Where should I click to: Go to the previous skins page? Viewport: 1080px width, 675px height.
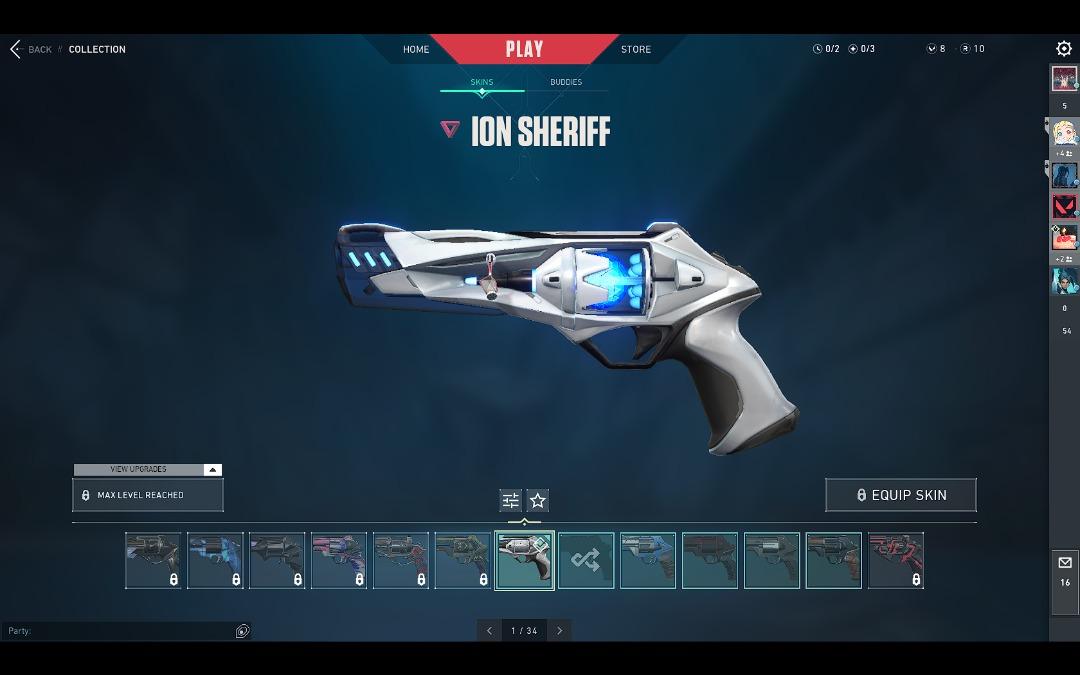point(489,630)
